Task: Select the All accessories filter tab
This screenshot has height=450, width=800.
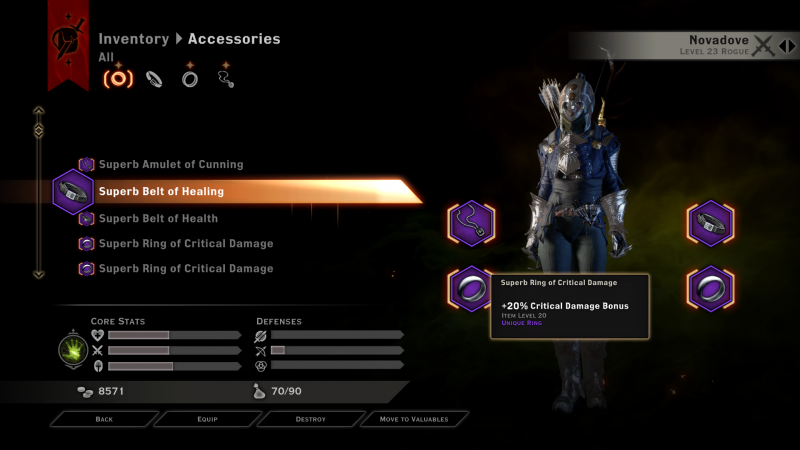Action: point(119,78)
